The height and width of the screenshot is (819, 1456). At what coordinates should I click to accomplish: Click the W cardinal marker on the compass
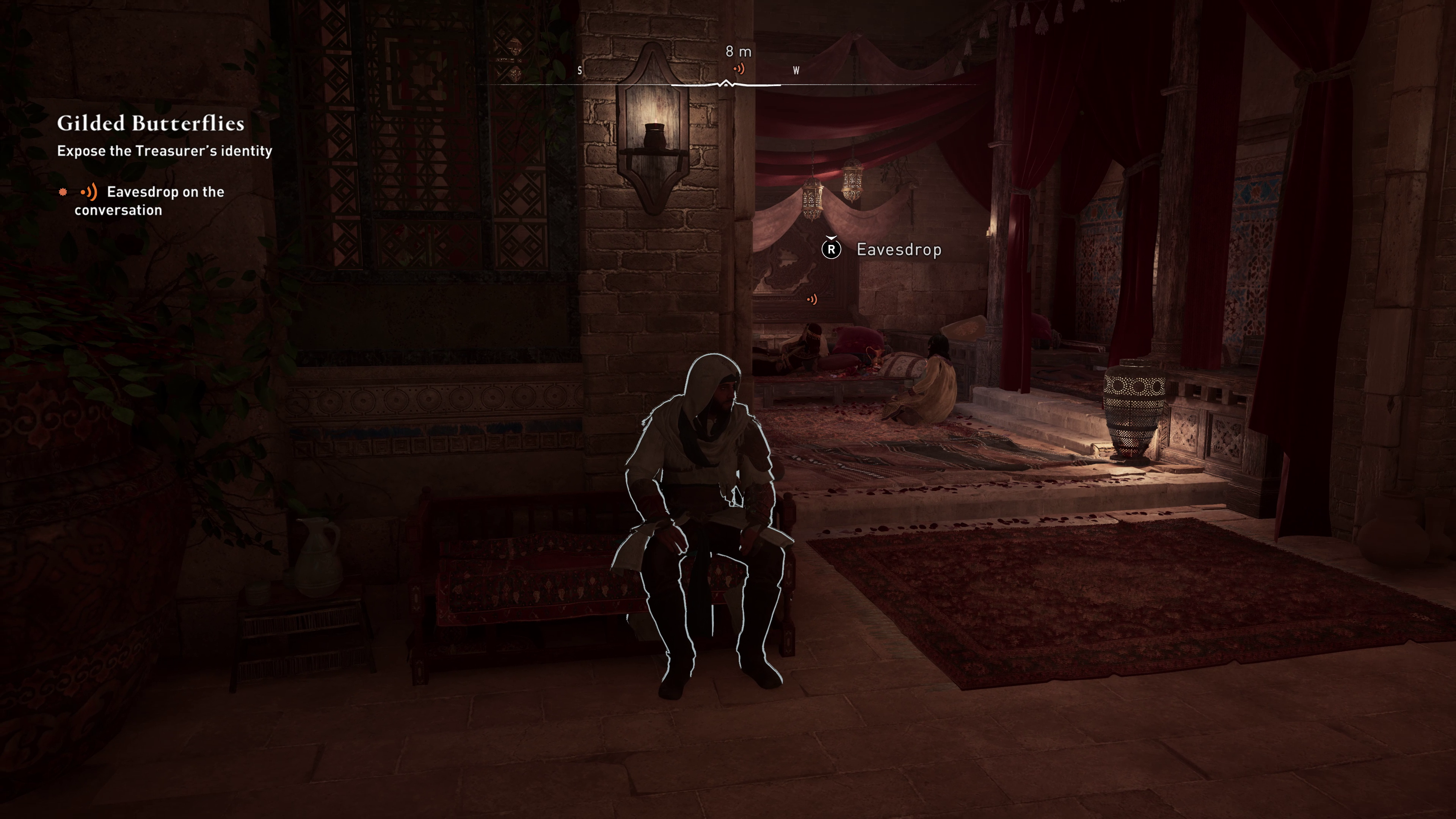coord(796,71)
